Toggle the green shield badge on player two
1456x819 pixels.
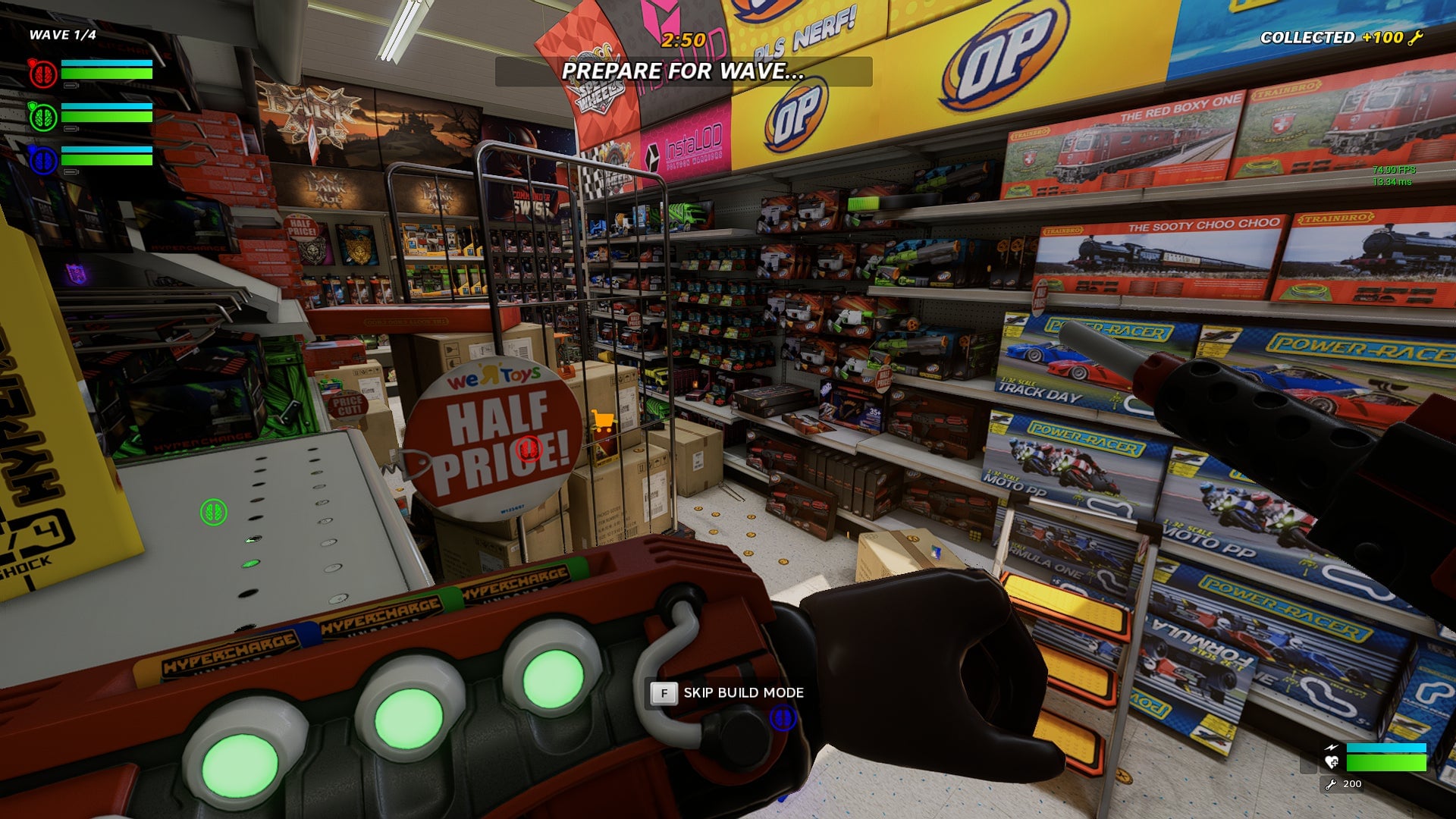pyautogui.click(x=32, y=105)
